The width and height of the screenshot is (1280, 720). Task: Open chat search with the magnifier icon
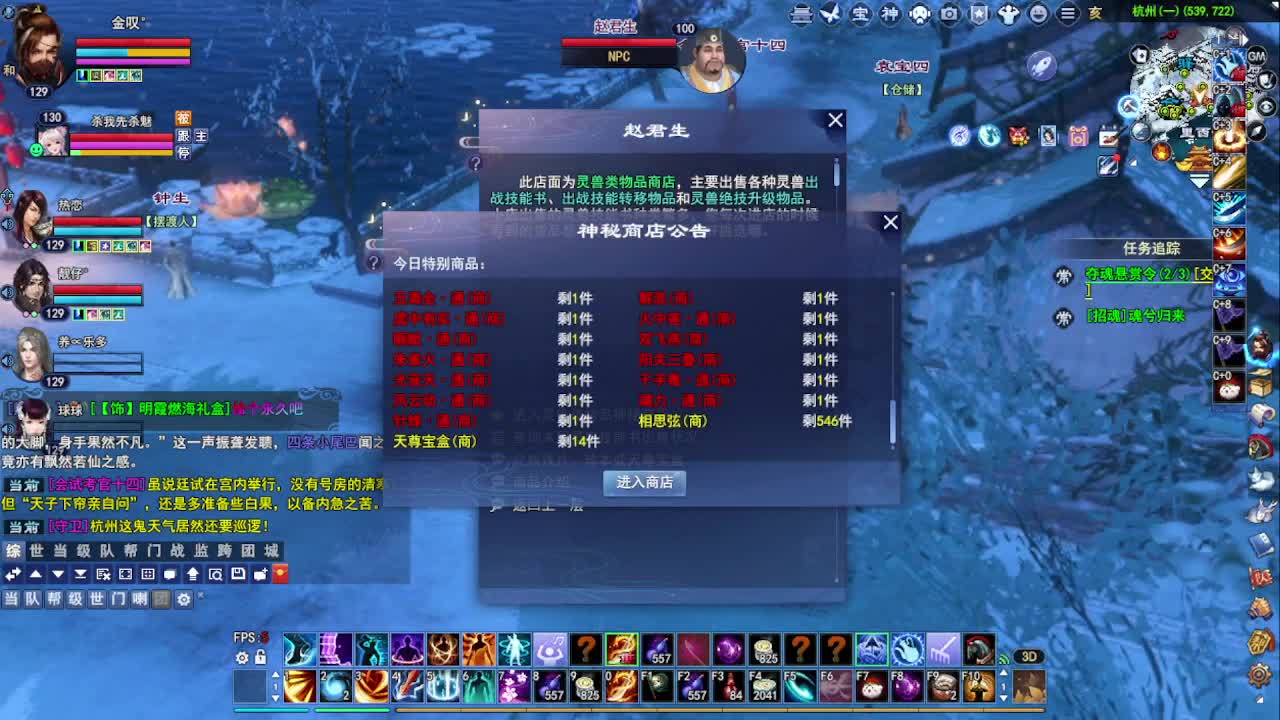click(217, 575)
